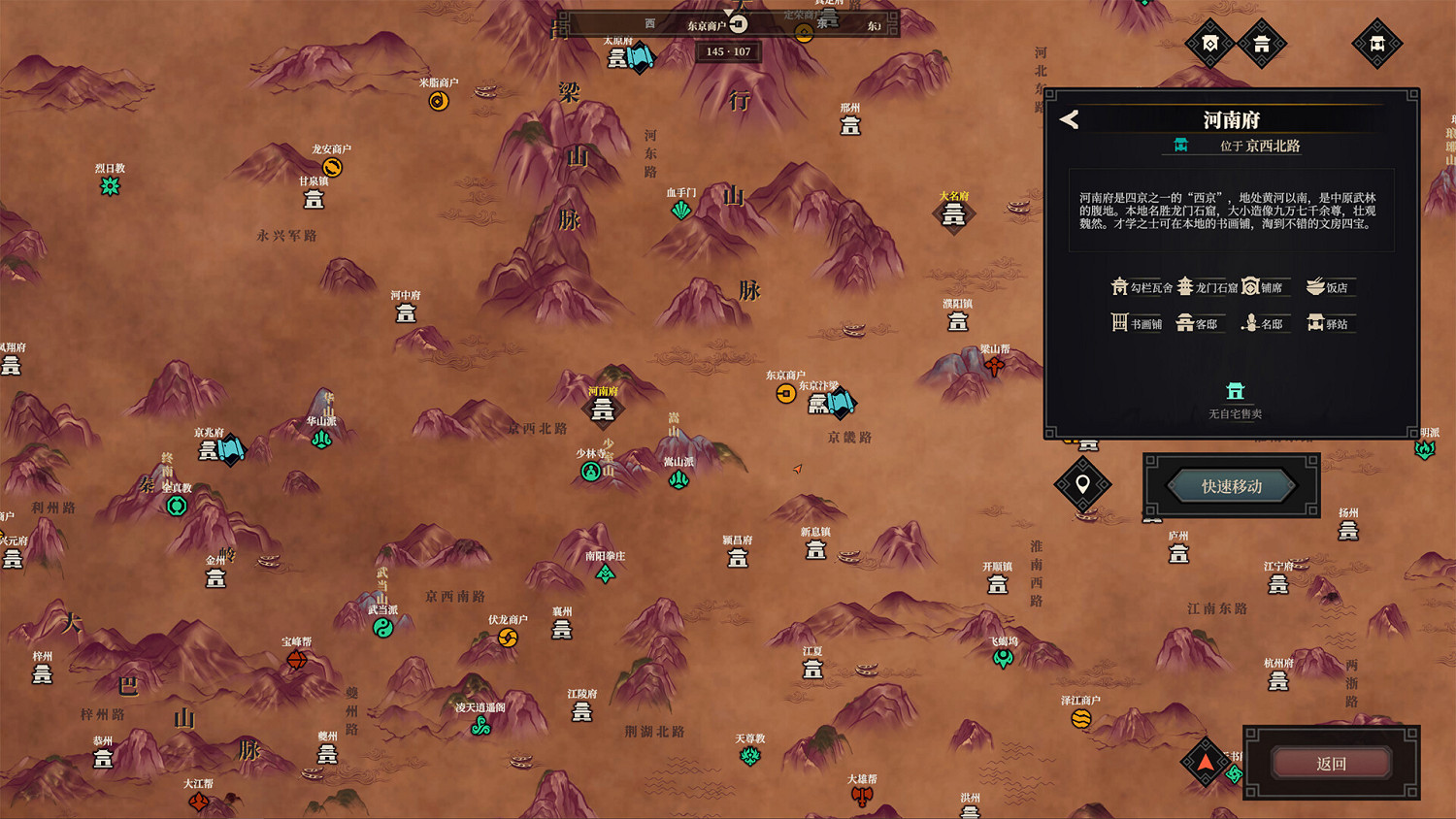Open the red compass diamond icon at bottom right

click(x=1207, y=764)
